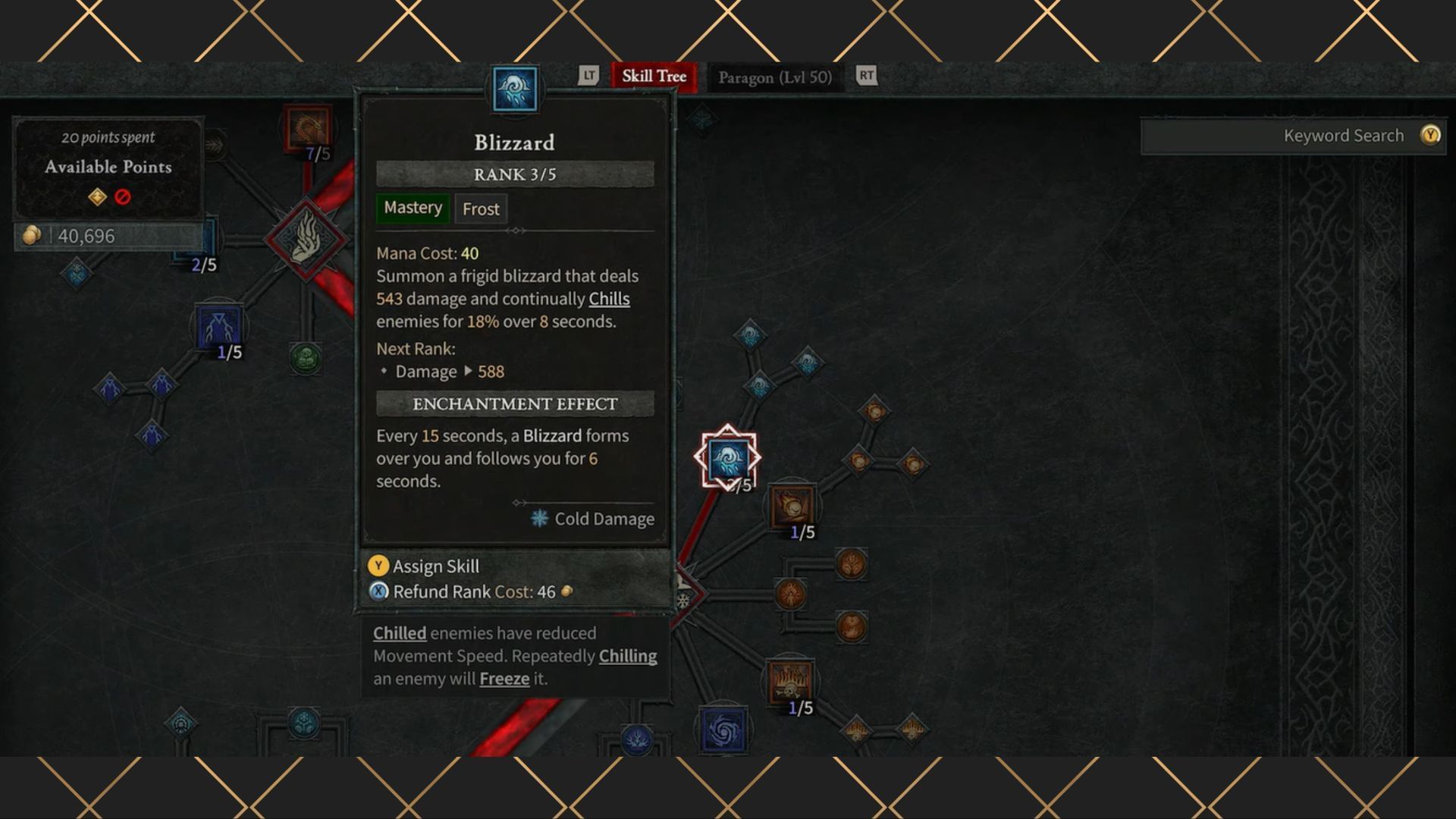Click the red refund-all points icon
1456x819 pixels.
tap(123, 196)
